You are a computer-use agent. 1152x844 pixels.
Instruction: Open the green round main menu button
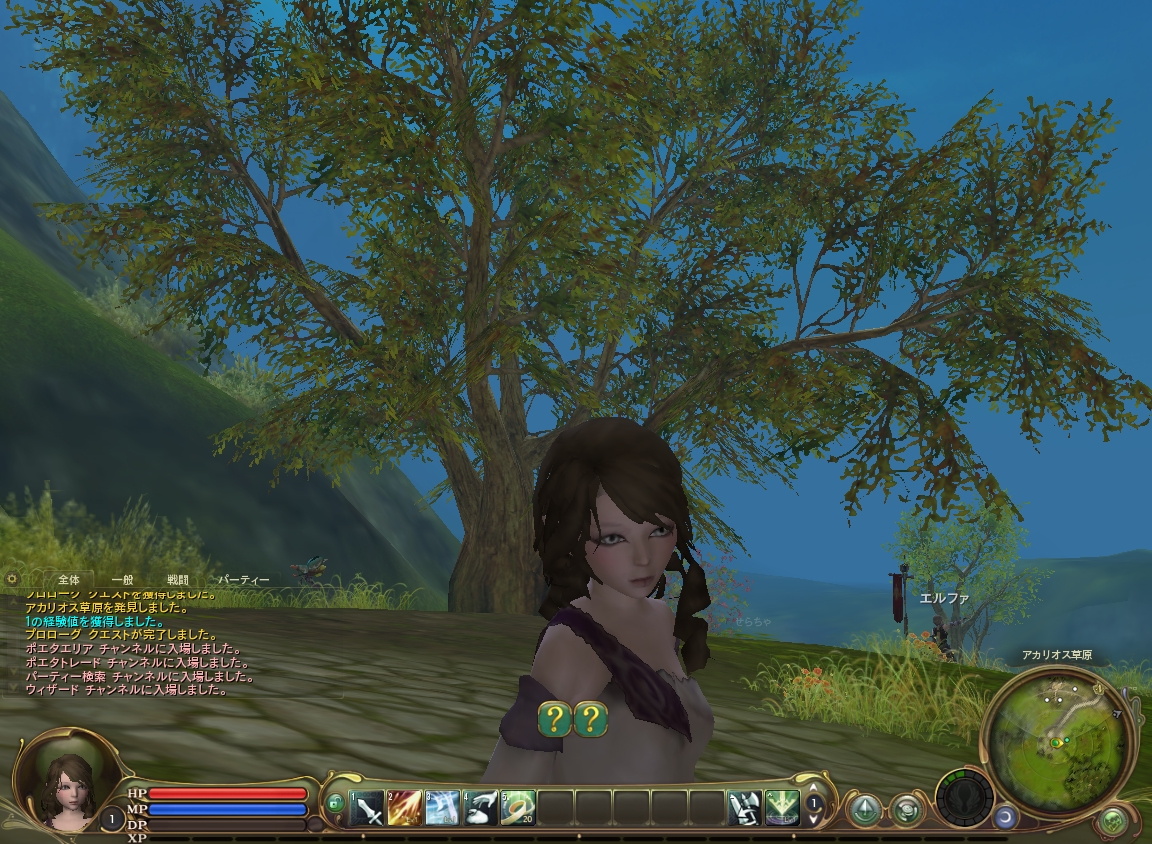1112,822
